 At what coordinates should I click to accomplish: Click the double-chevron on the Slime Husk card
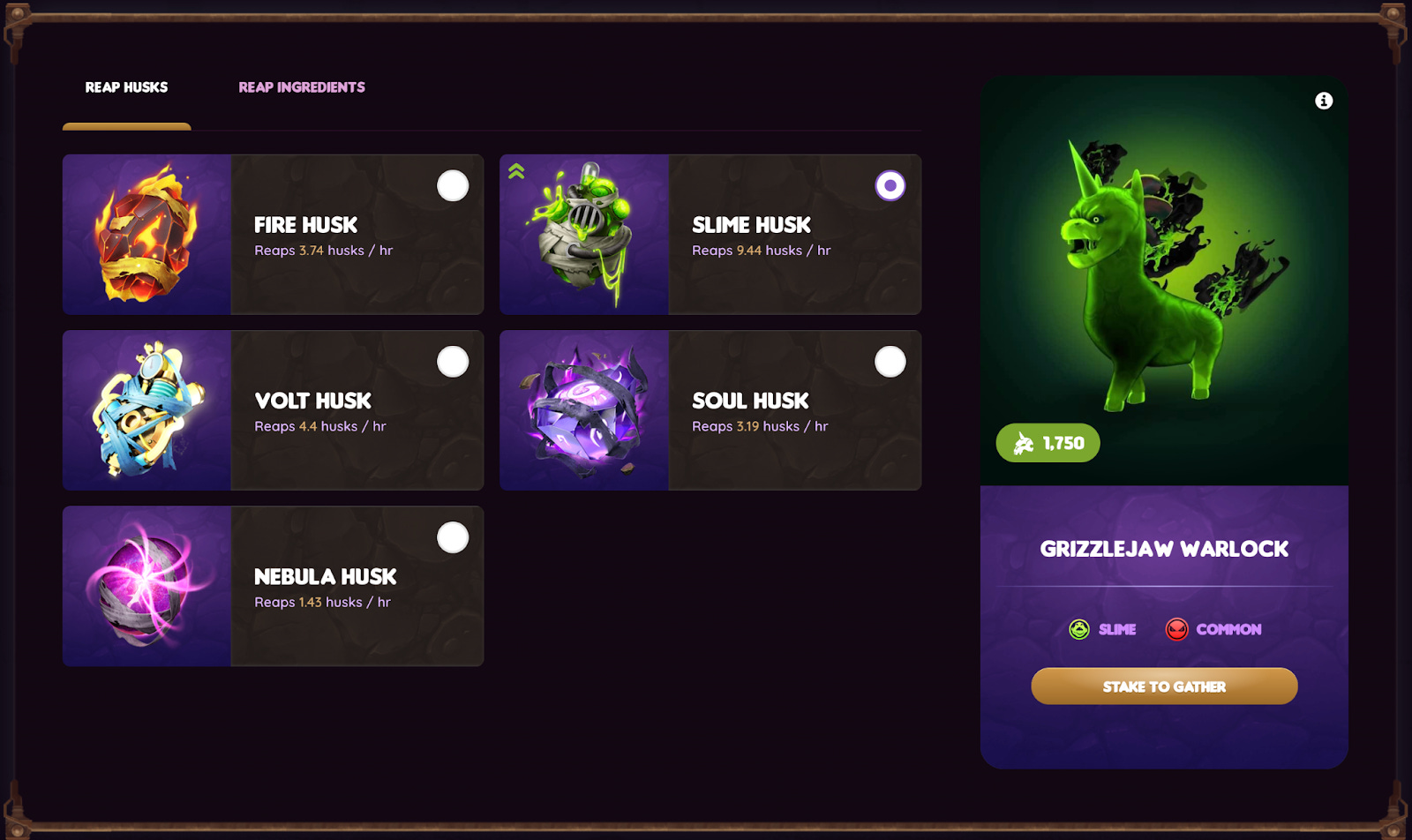click(515, 170)
